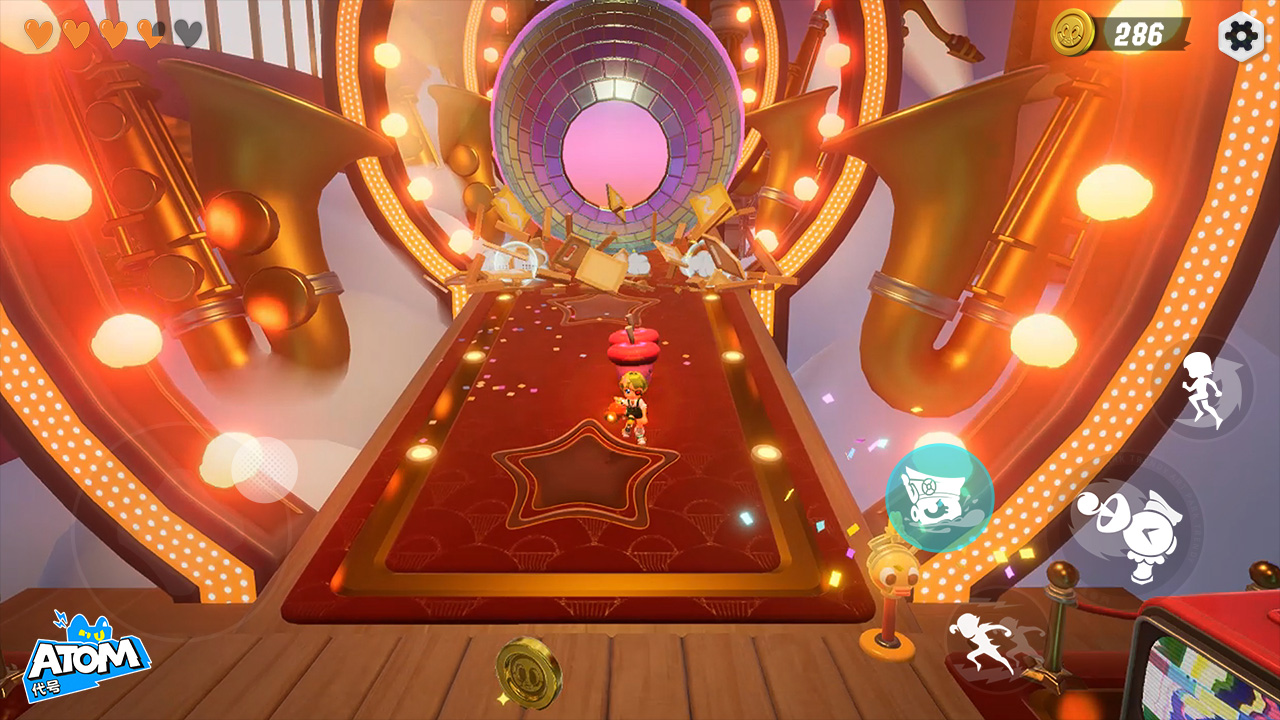Tap the jump action button
This screenshot has width=1280, height=720.
[1204, 389]
